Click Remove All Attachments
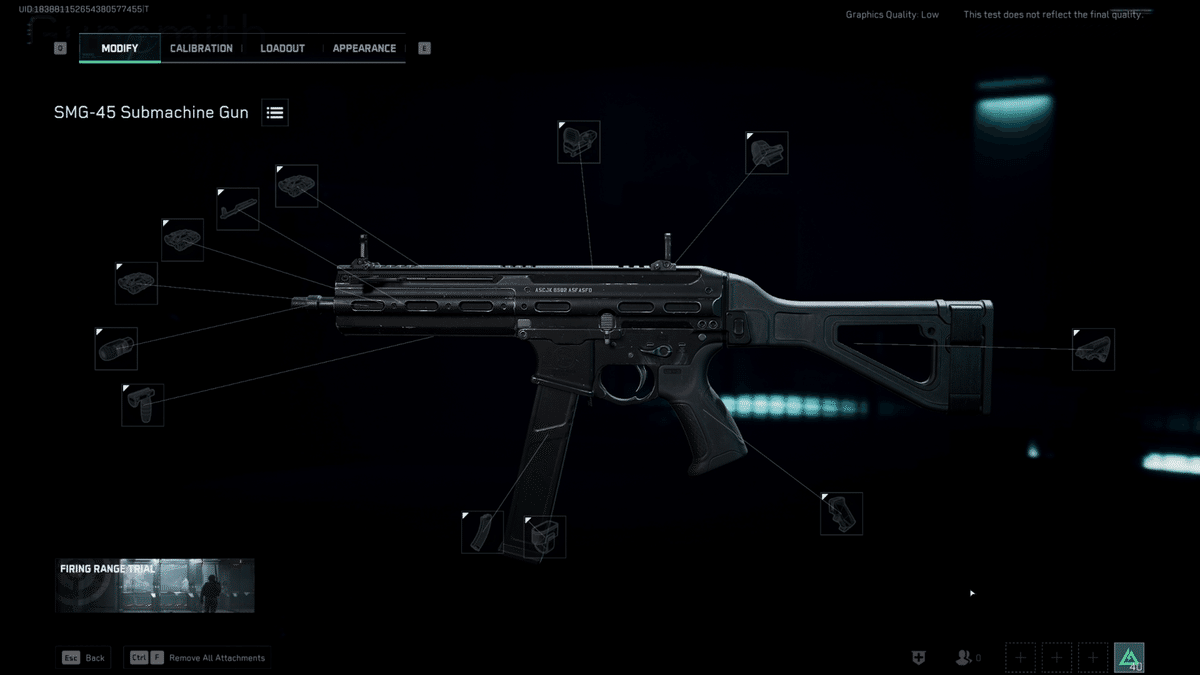1200x675 pixels. (x=198, y=658)
